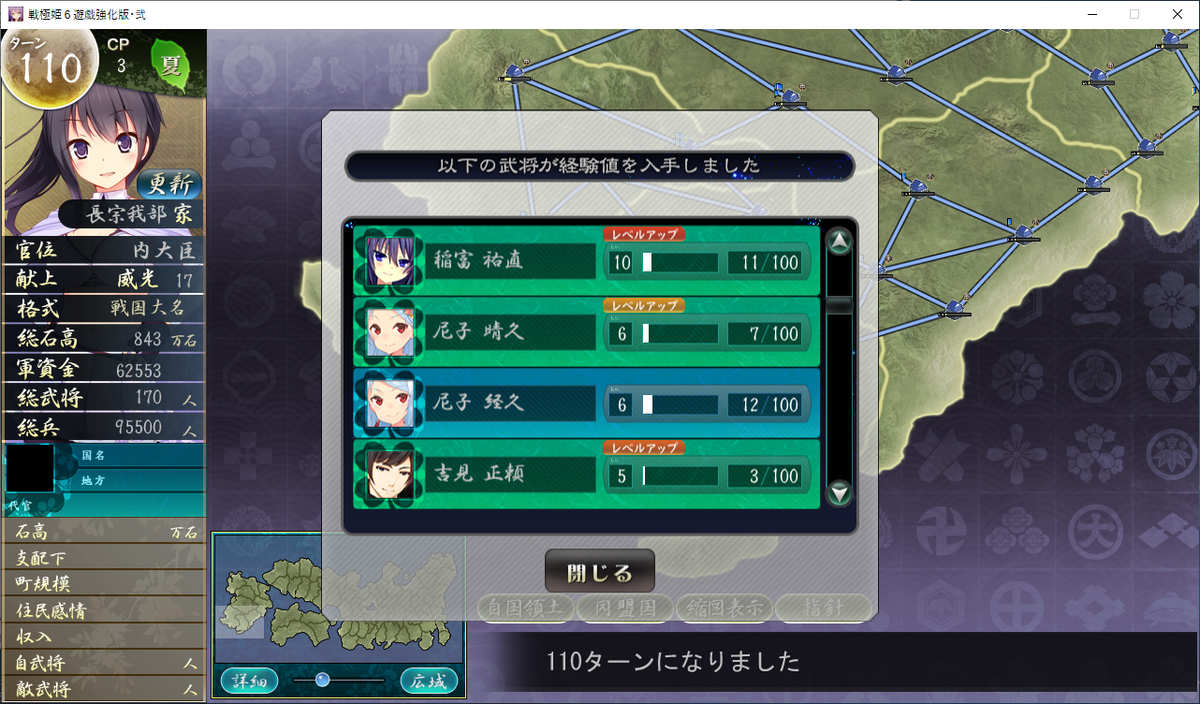This screenshot has width=1200, height=704.
Task: Click the map zoom slider handle
Action: click(322, 680)
